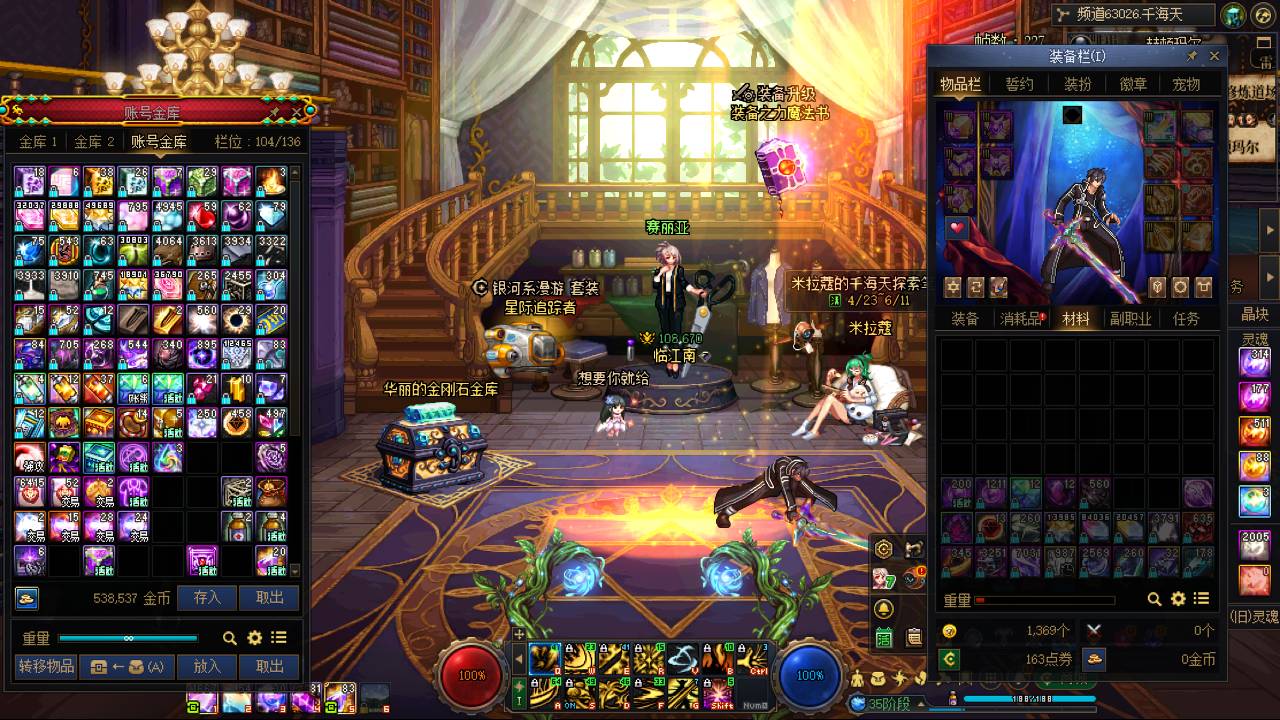
Task: Switch to the 誓约 tab
Action: tap(1020, 84)
